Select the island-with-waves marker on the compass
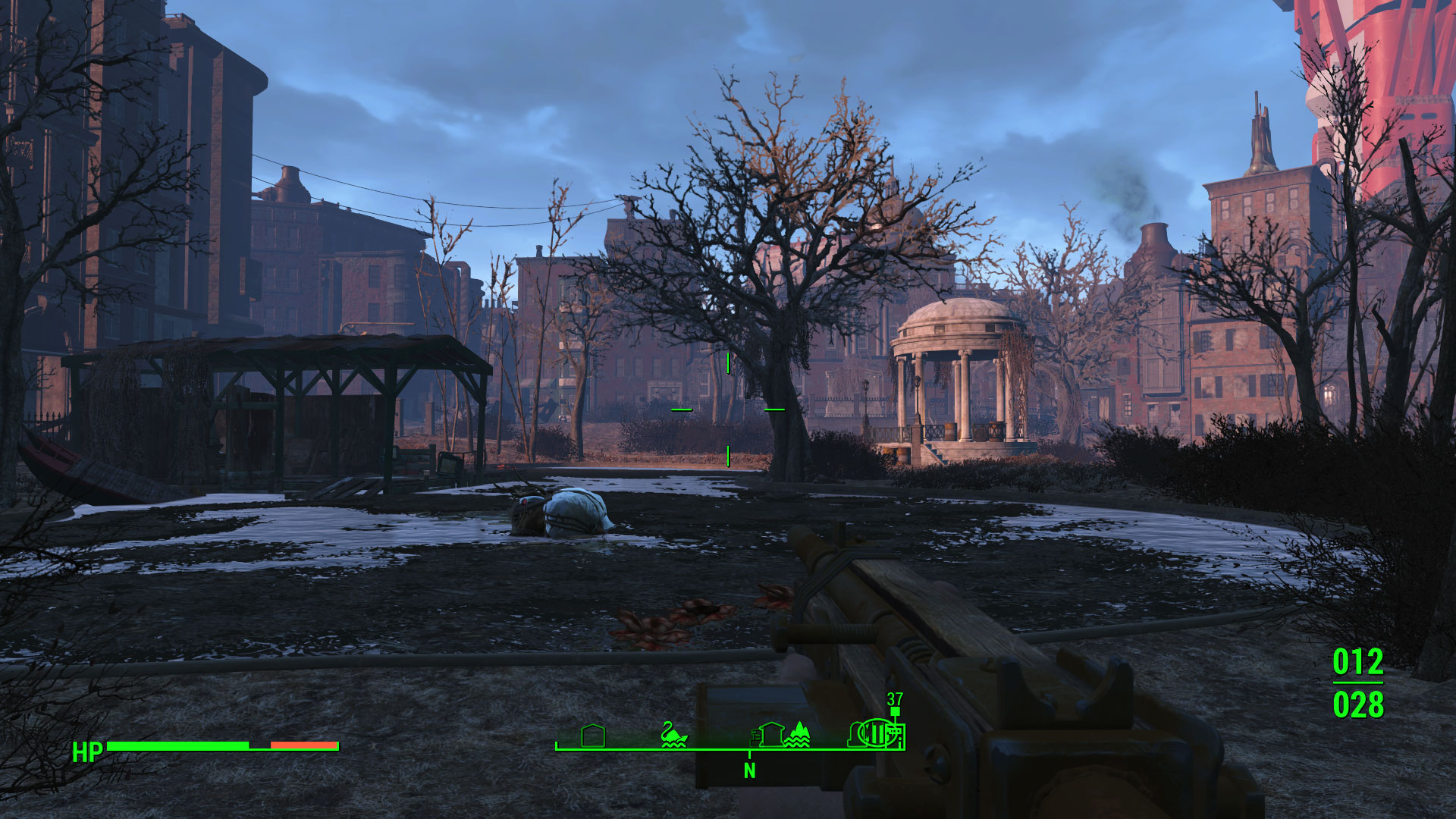 (797, 734)
